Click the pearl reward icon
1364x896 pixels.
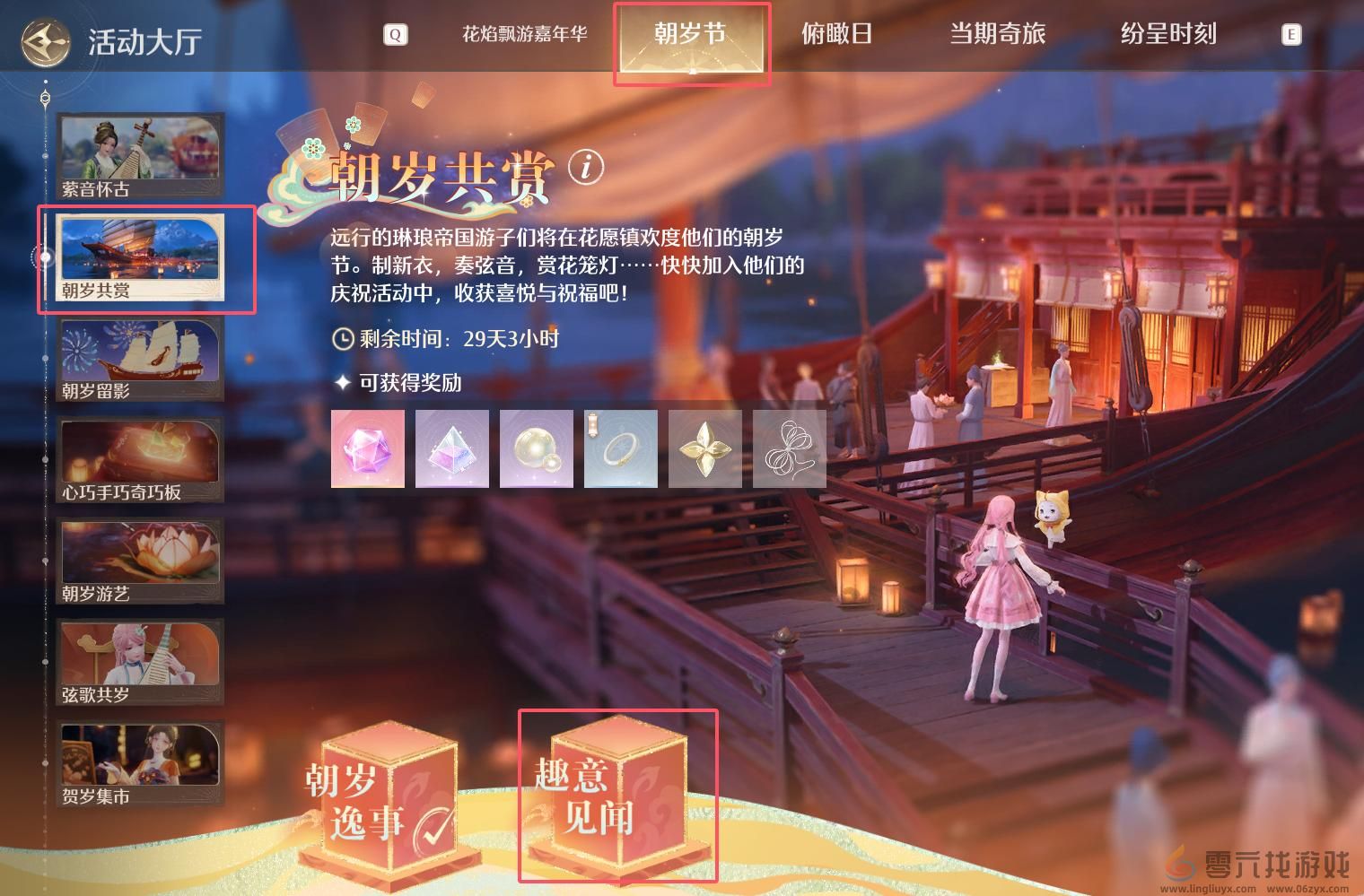pos(536,448)
